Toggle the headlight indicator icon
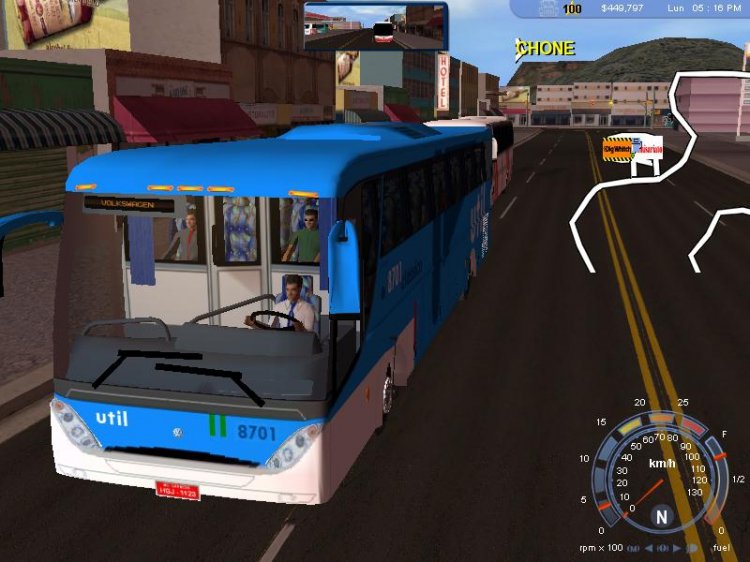Viewport: 750px width, 562px height. coord(690,548)
